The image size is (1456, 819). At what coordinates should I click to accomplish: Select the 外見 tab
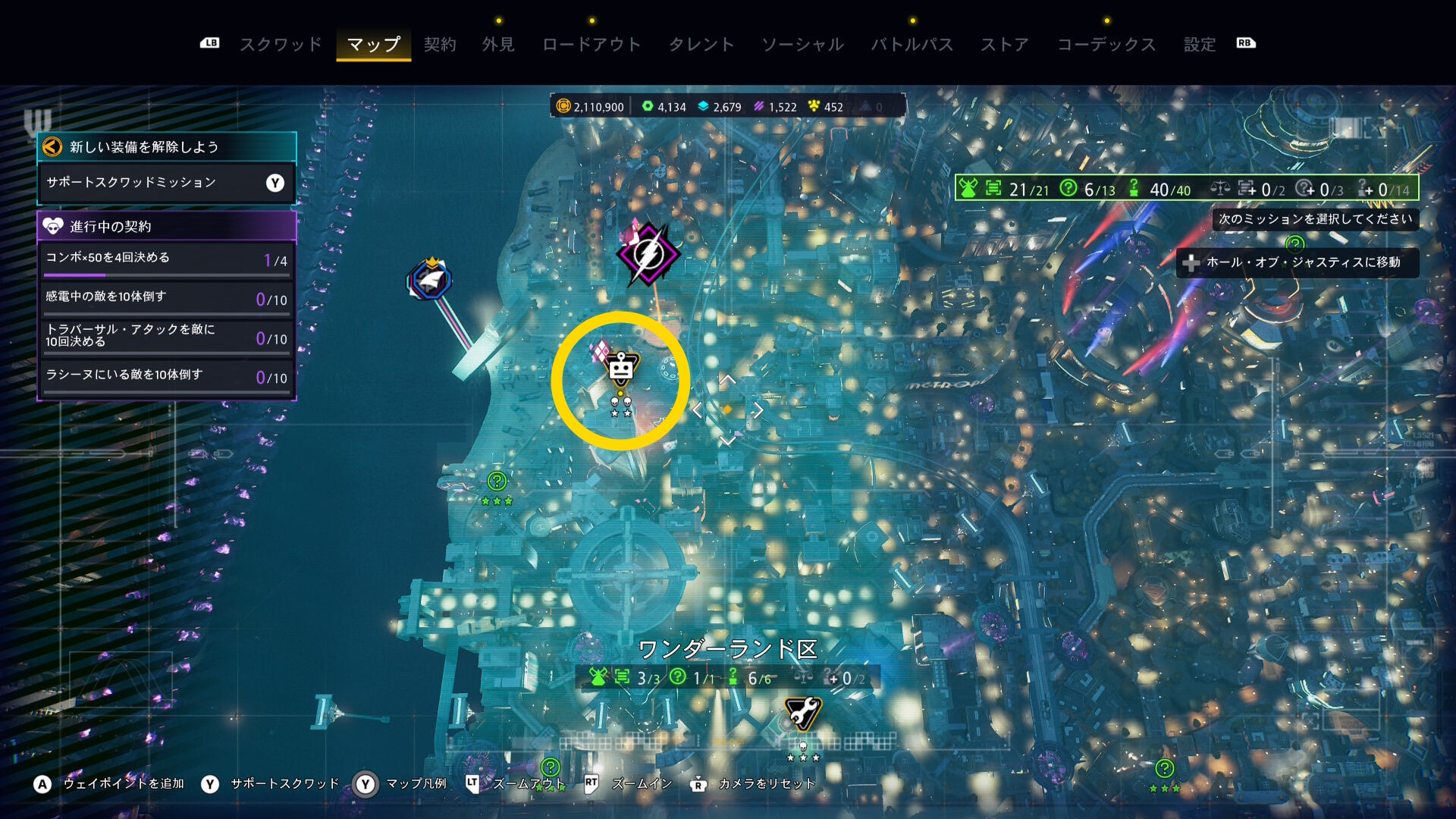(x=498, y=45)
